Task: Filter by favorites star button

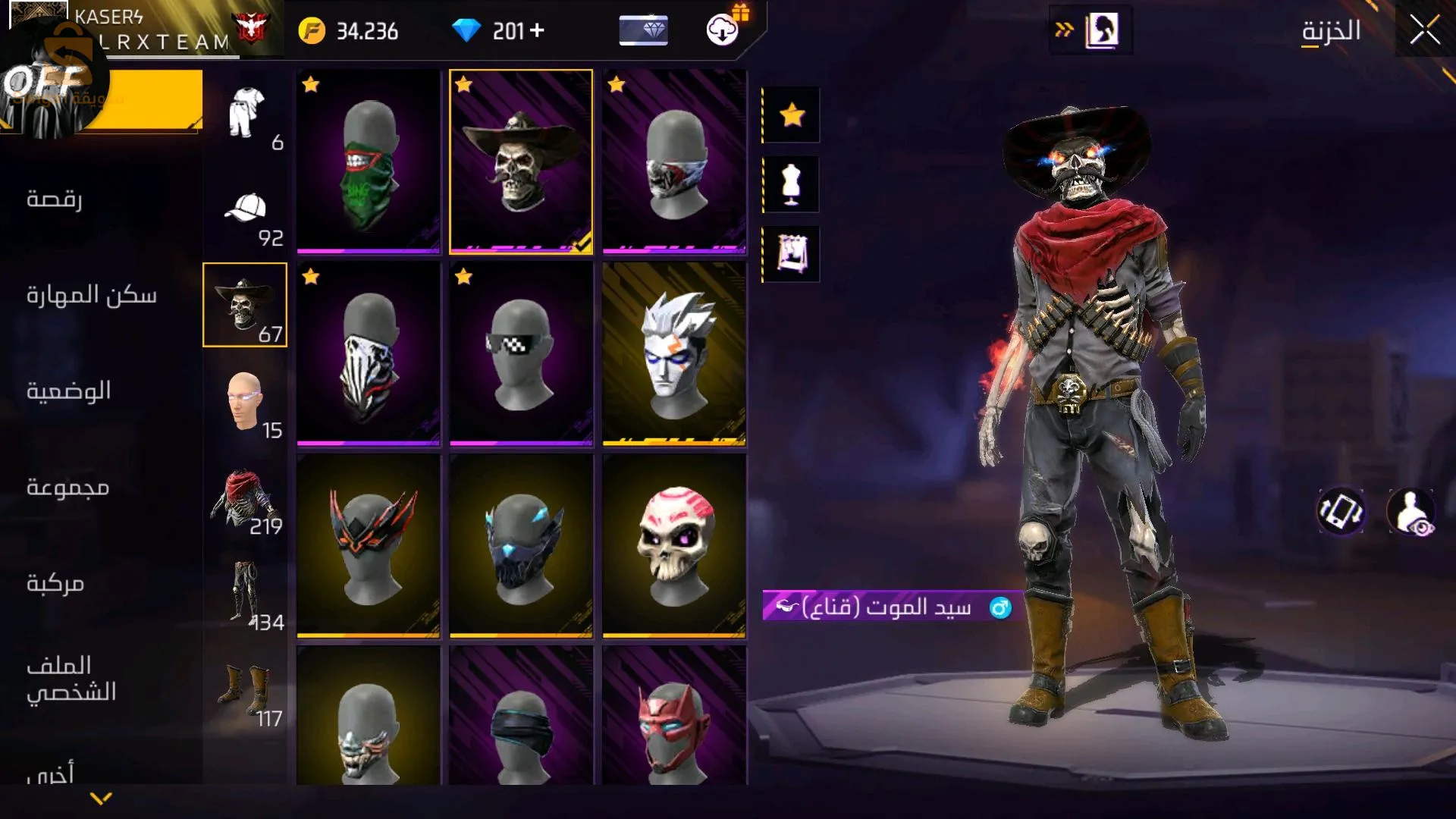Action: pyautogui.click(x=792, y=115)
